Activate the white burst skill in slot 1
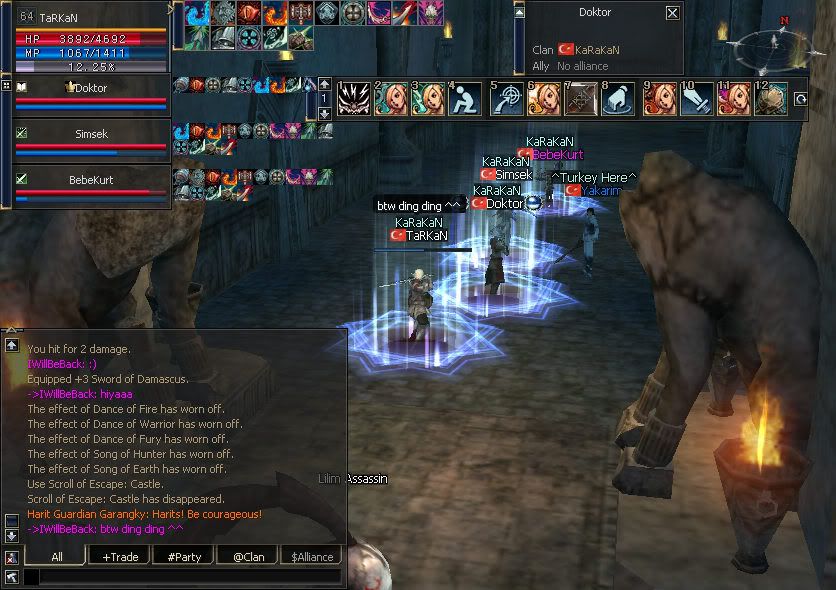836x590 pixels. (x=352, y=99)
